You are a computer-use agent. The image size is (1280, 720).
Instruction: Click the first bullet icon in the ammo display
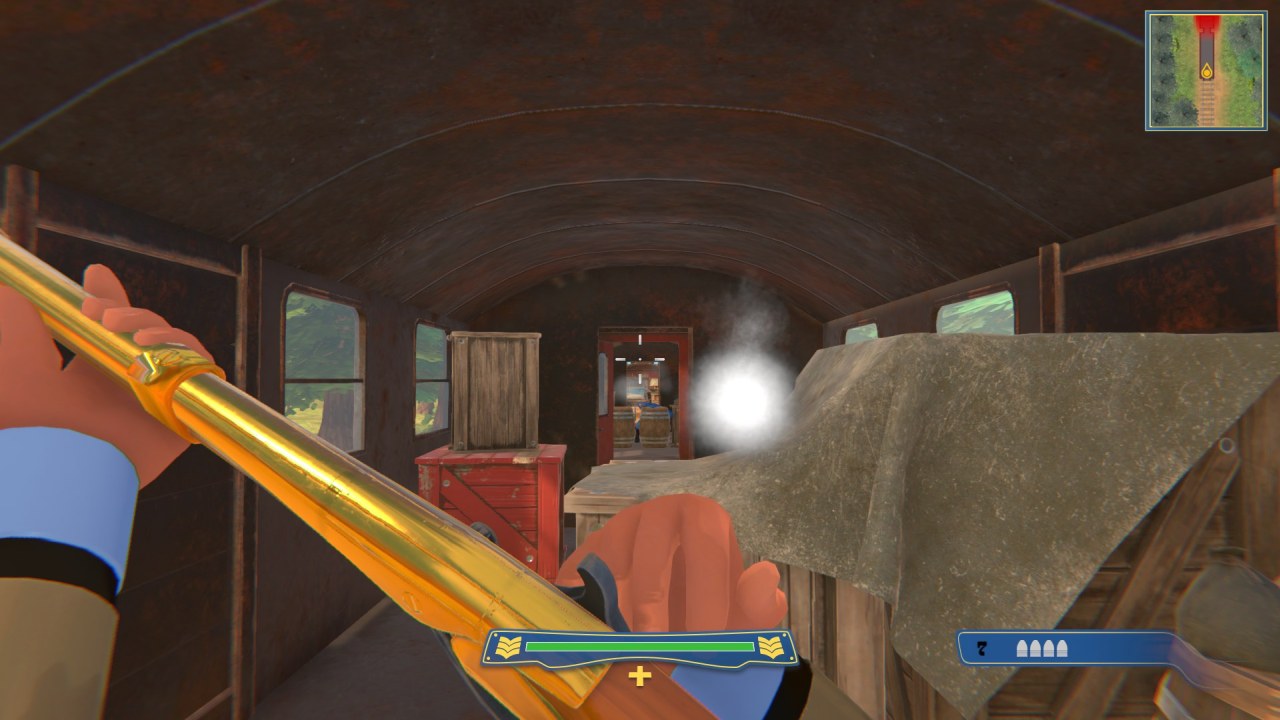click(x=1023, y=646)
